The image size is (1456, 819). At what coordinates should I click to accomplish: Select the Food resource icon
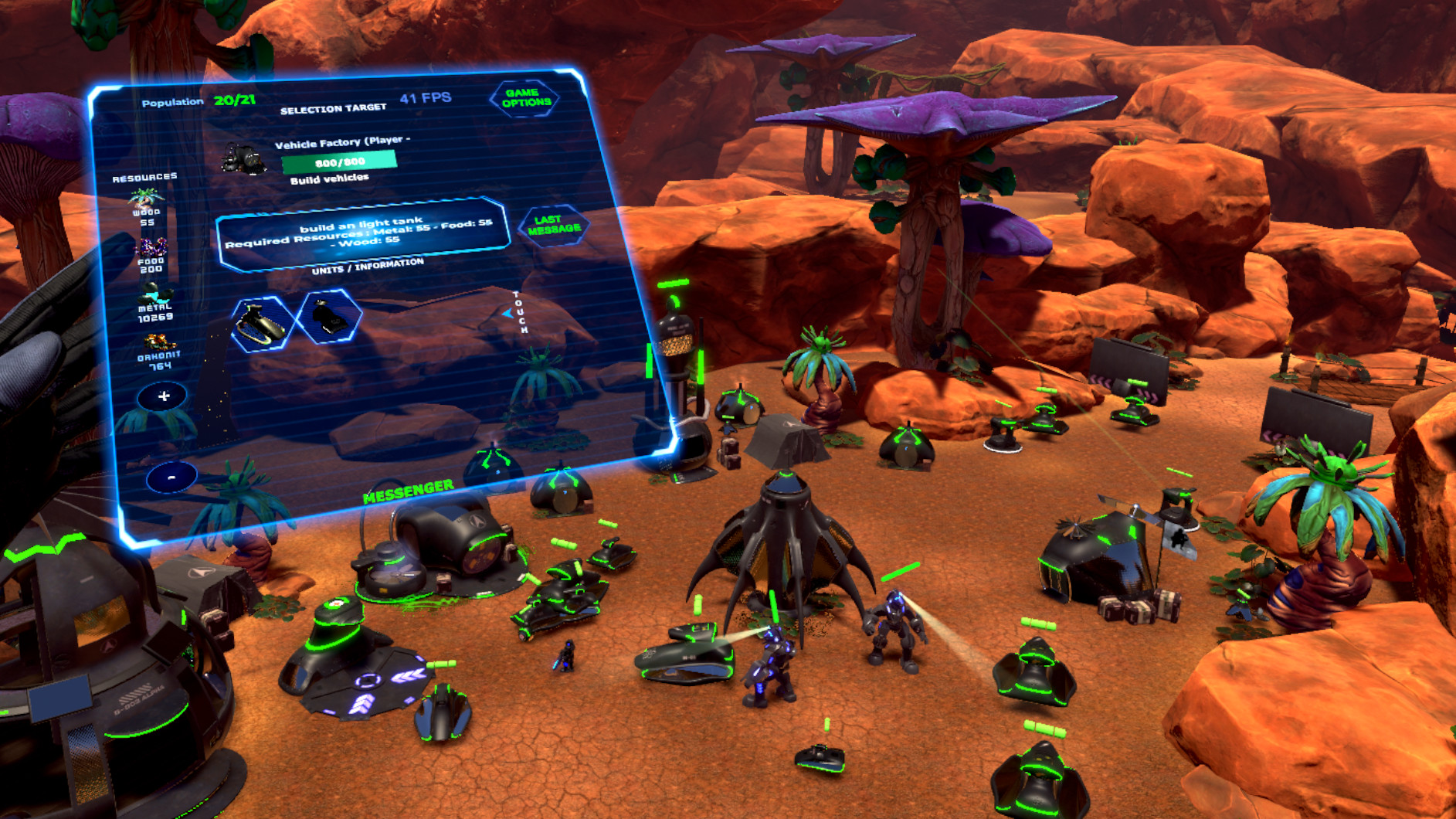151,247
